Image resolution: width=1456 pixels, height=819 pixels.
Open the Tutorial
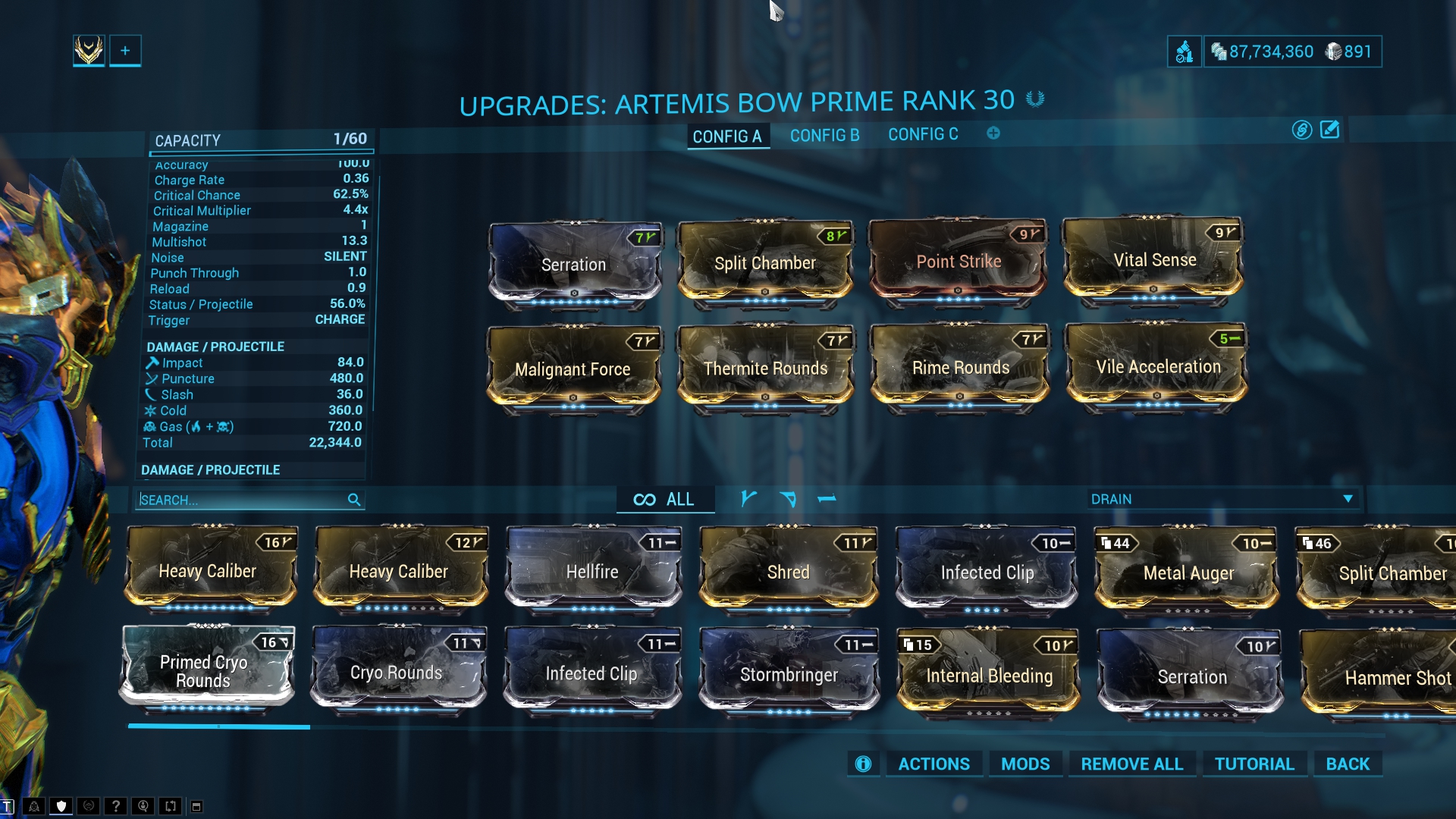1254,764
